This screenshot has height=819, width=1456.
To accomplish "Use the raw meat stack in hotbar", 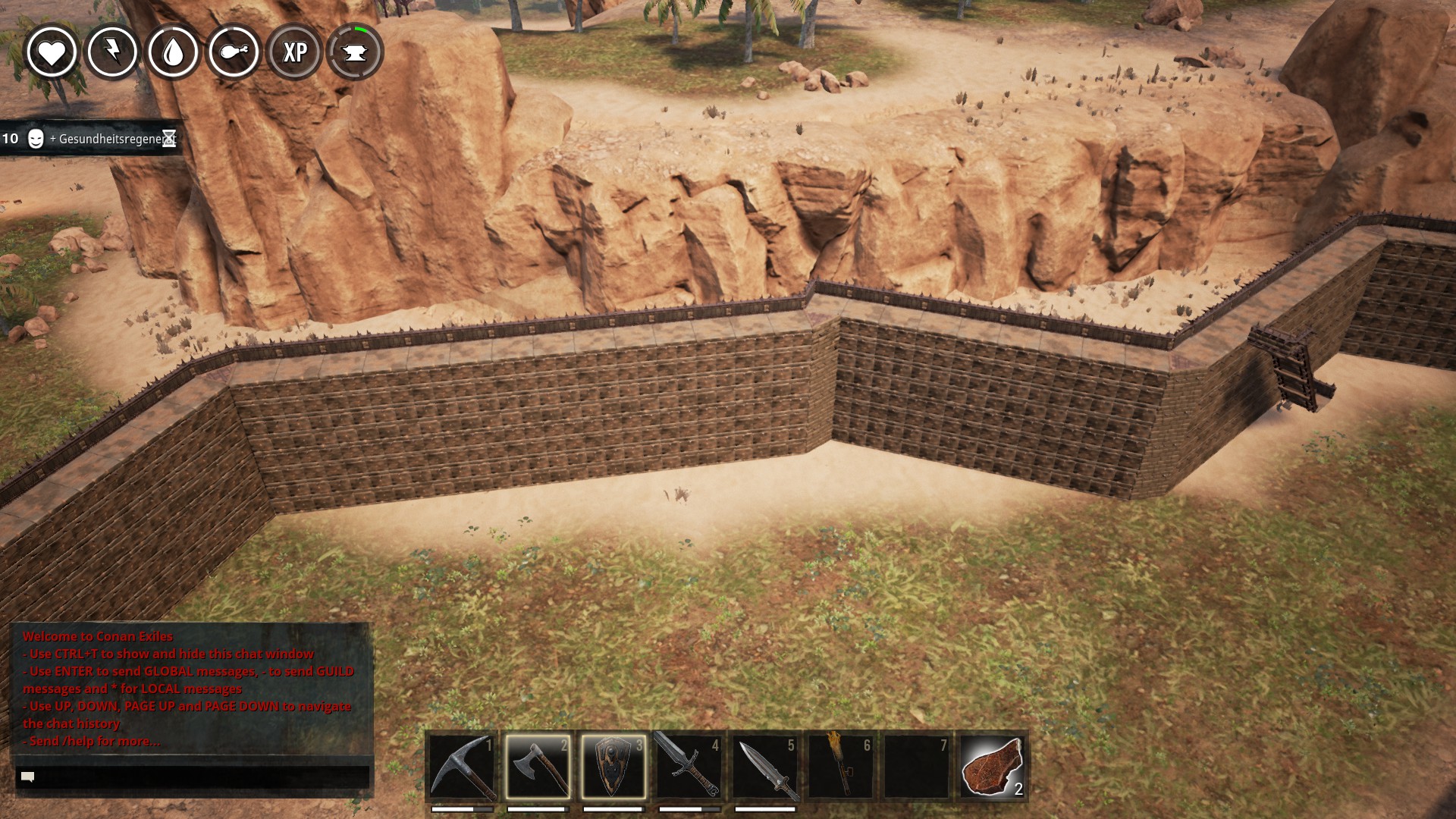I will 993,767.
